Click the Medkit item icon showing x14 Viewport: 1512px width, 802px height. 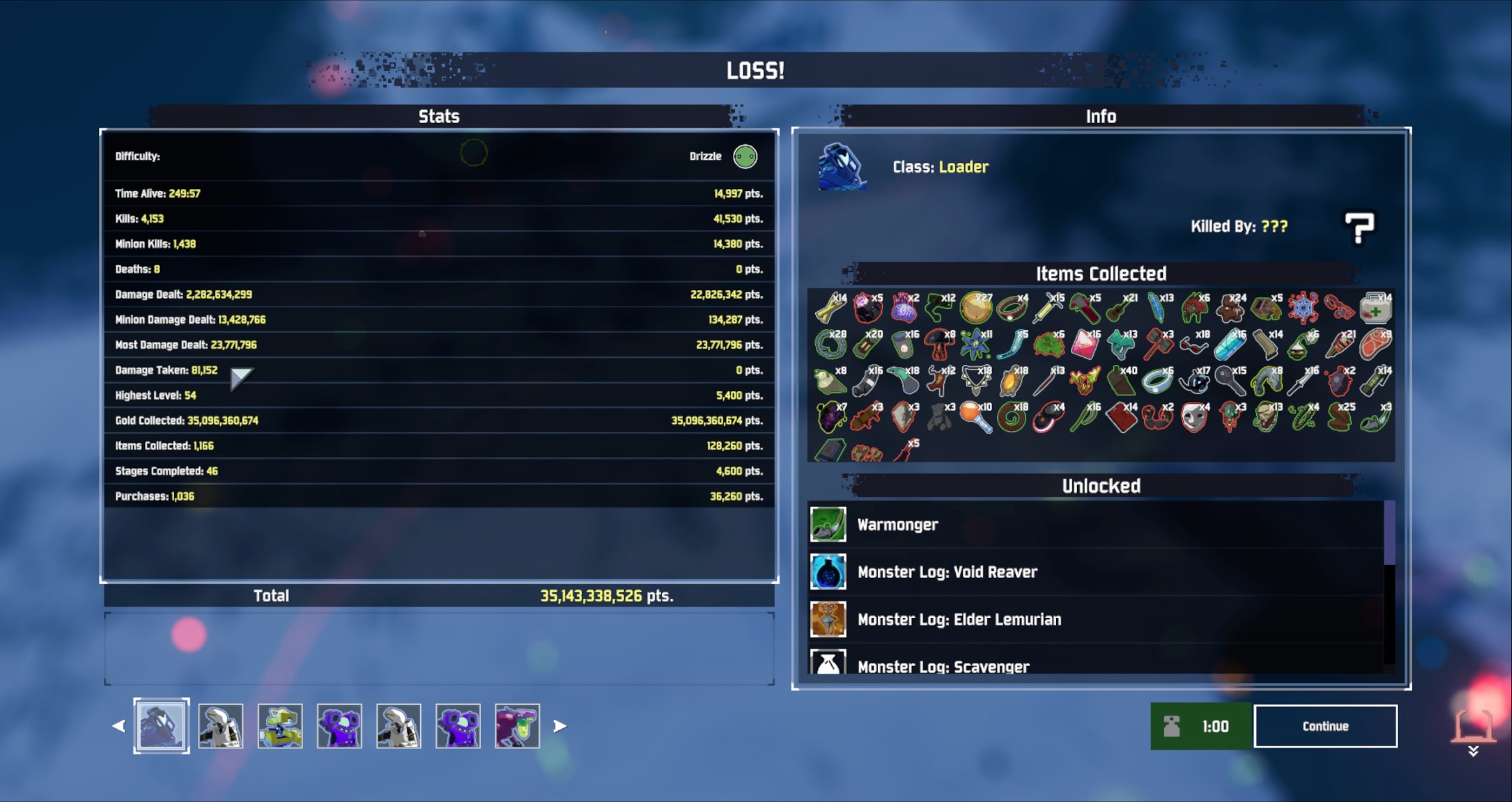(1377, 309)
